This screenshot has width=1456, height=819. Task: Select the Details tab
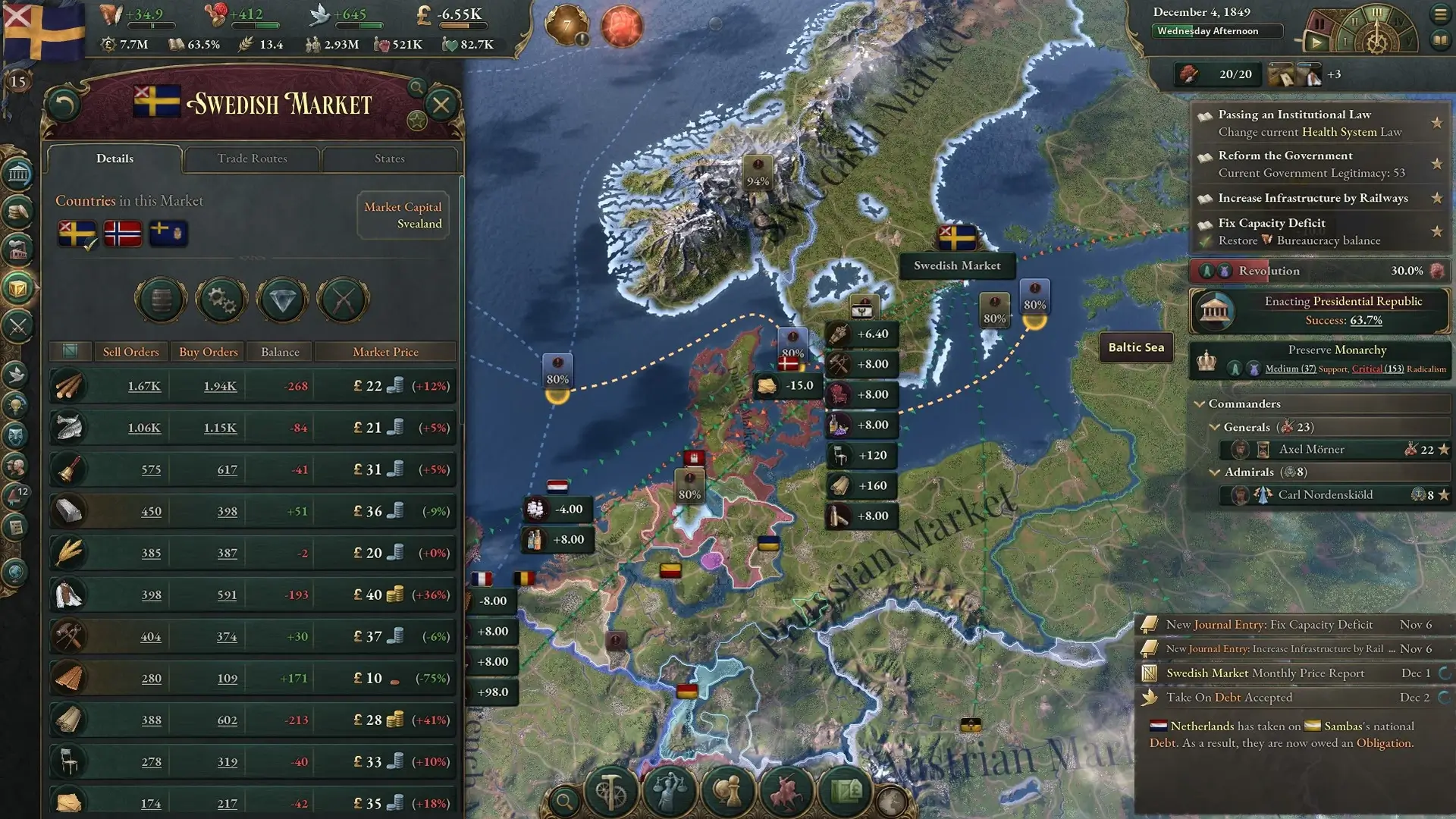(x=115, y=158)
